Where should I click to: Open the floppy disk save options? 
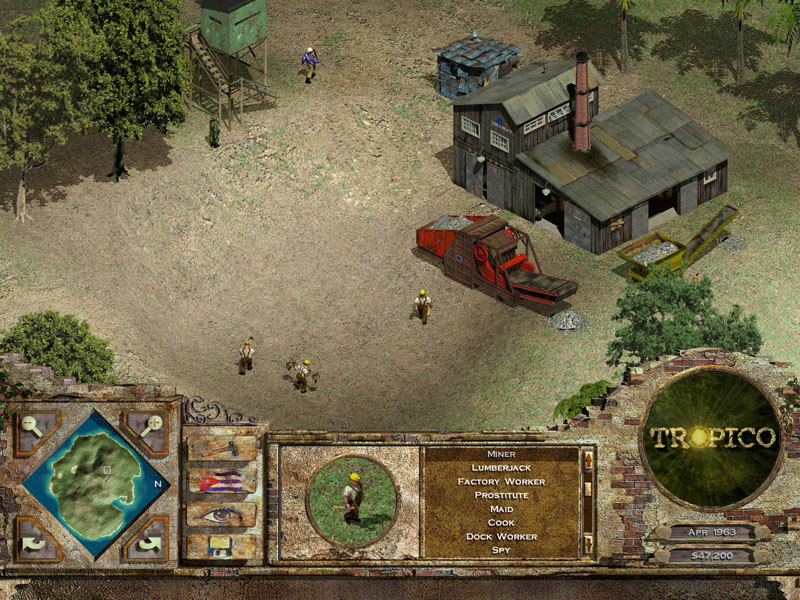(221, 546)
